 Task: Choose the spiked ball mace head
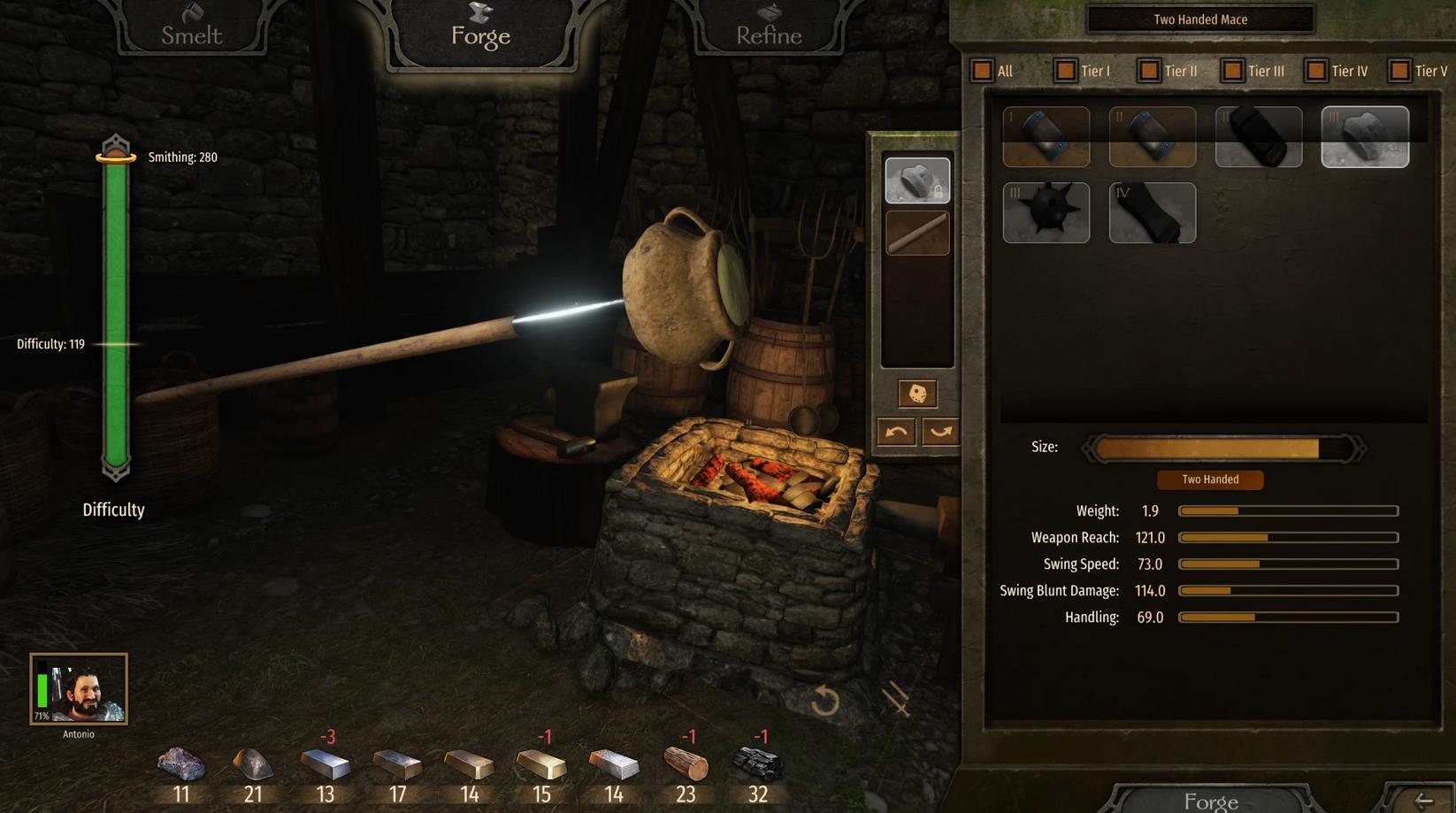point(1046,213)
